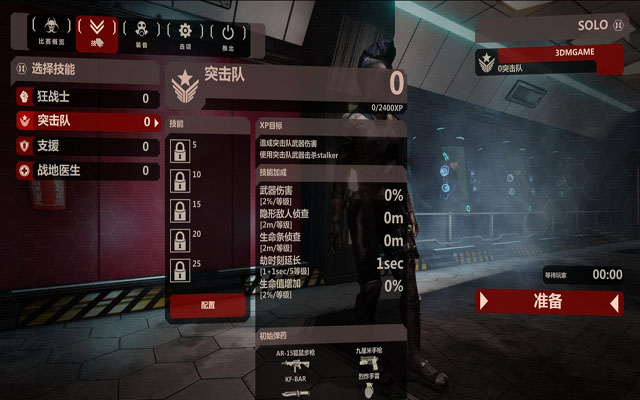This screenshot has height=400, width=640.
Task: Select the 3DMGAME player entry
Action: point(546,61)
